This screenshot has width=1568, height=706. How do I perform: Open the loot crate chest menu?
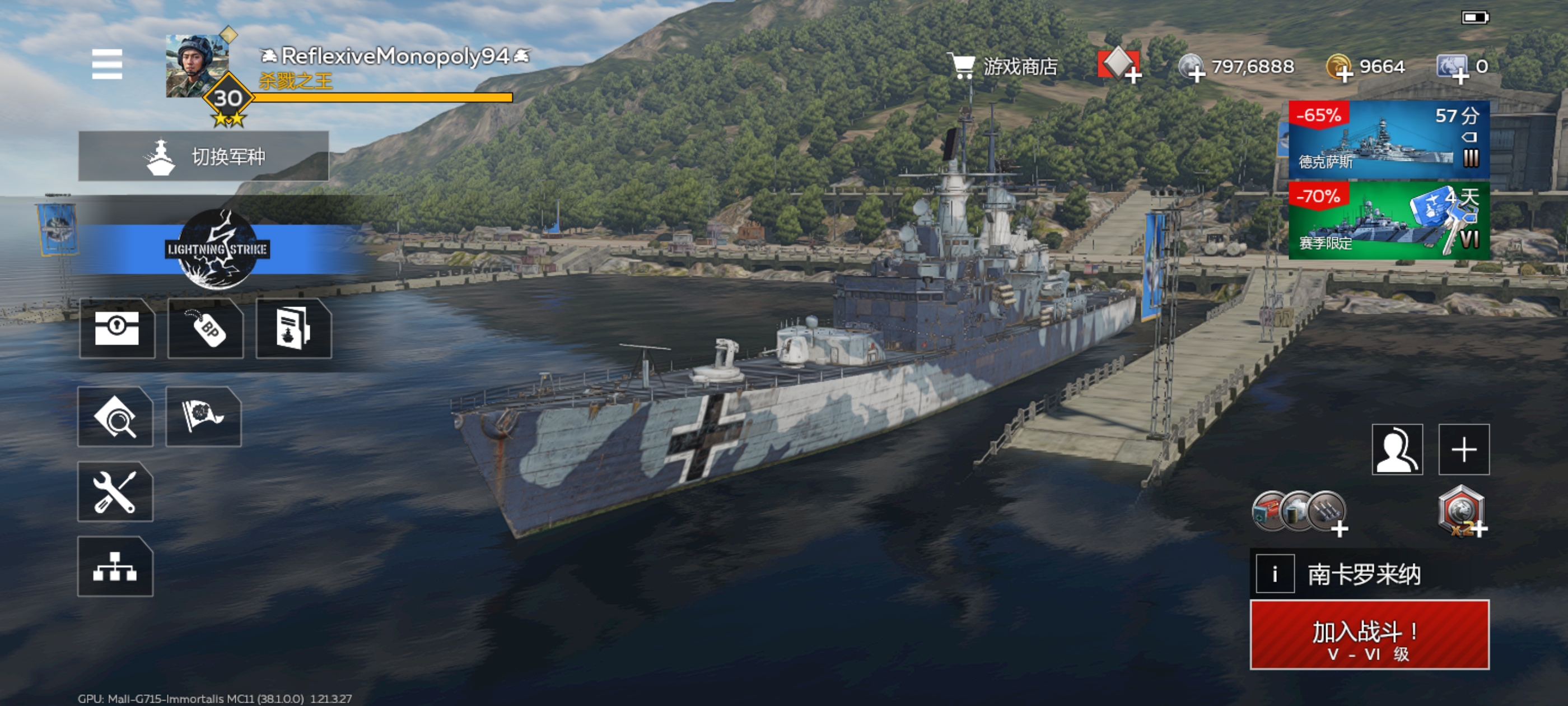tap(117, 329)
